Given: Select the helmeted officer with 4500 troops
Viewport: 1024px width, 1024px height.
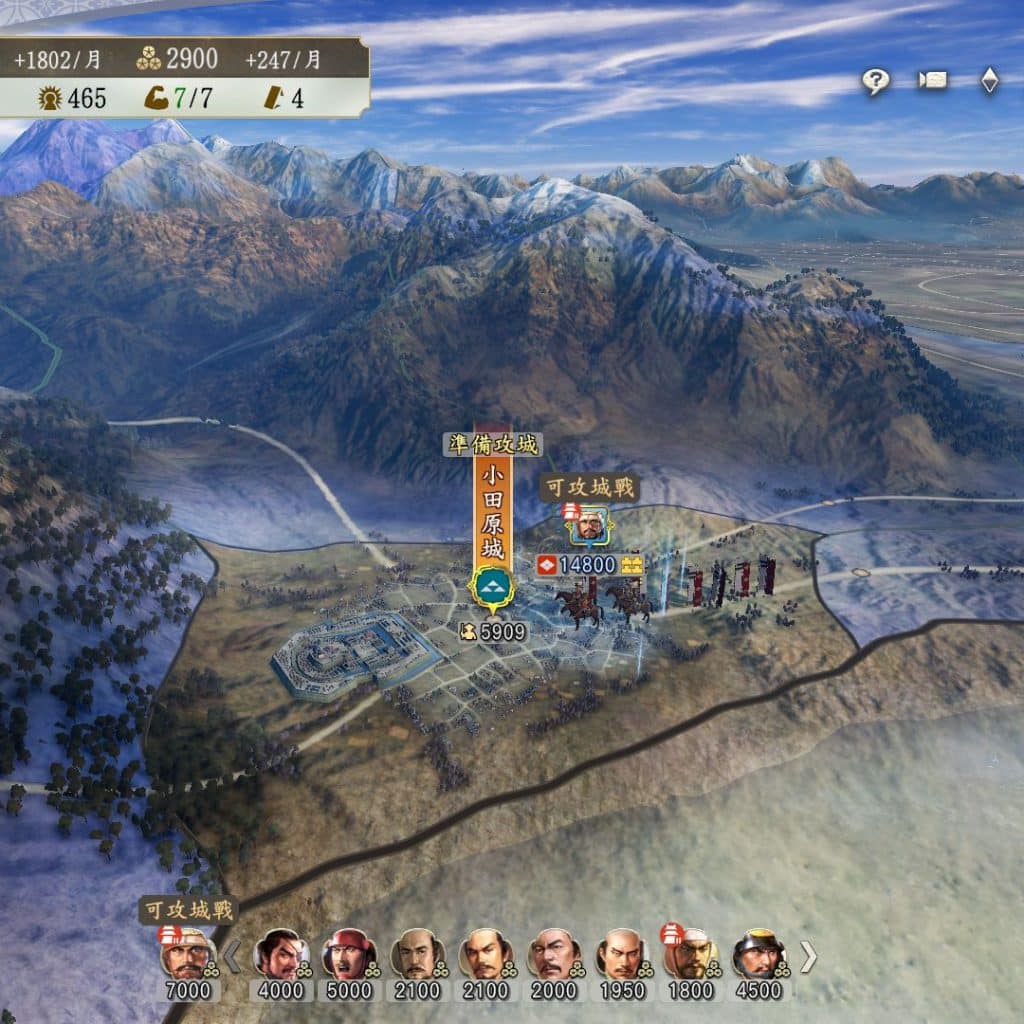Looking at the screenshot, I should click(x=757, y=955).
